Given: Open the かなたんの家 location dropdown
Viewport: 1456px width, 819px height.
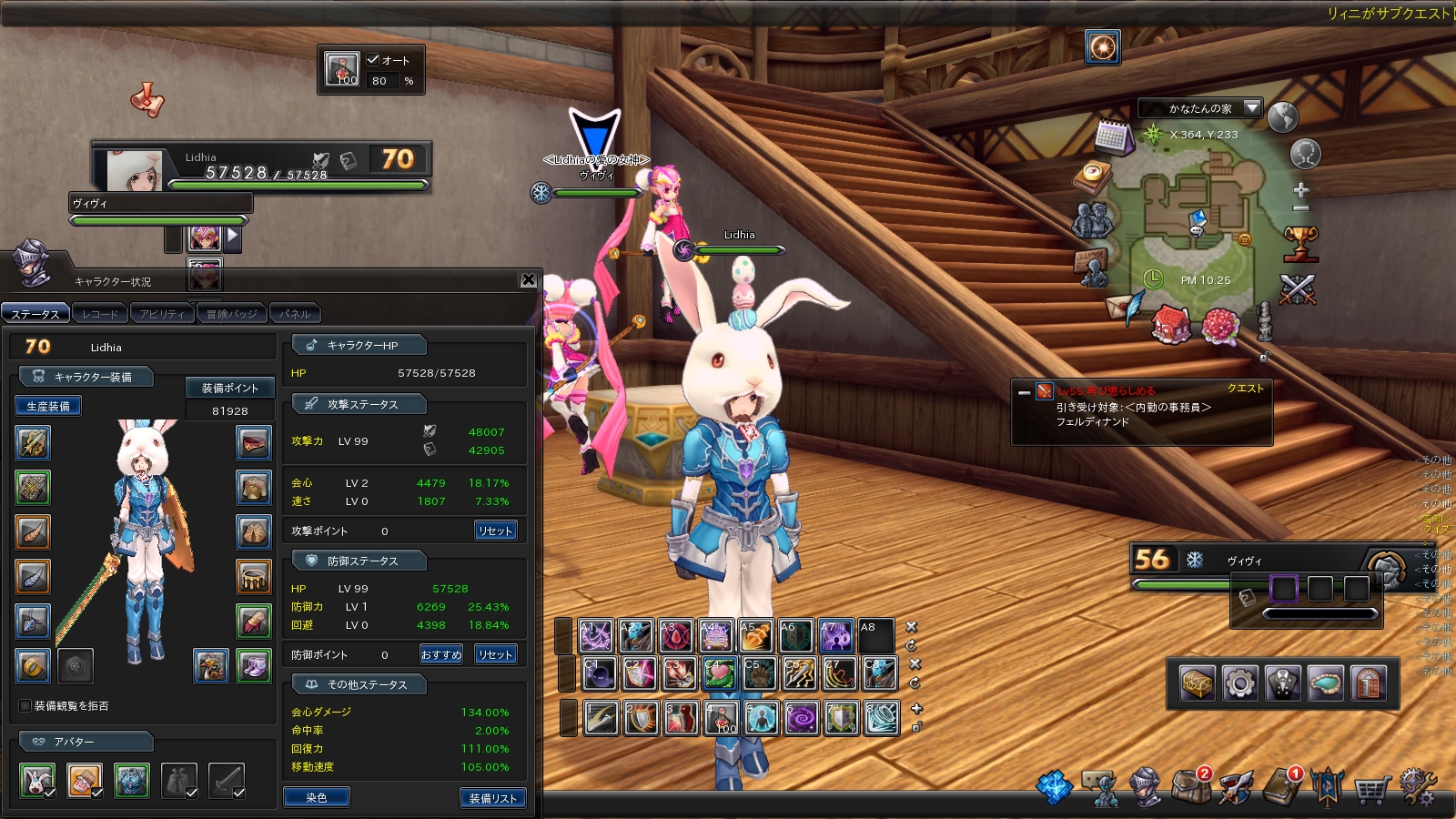Looking at the screenshot, I should (1252, 108).
